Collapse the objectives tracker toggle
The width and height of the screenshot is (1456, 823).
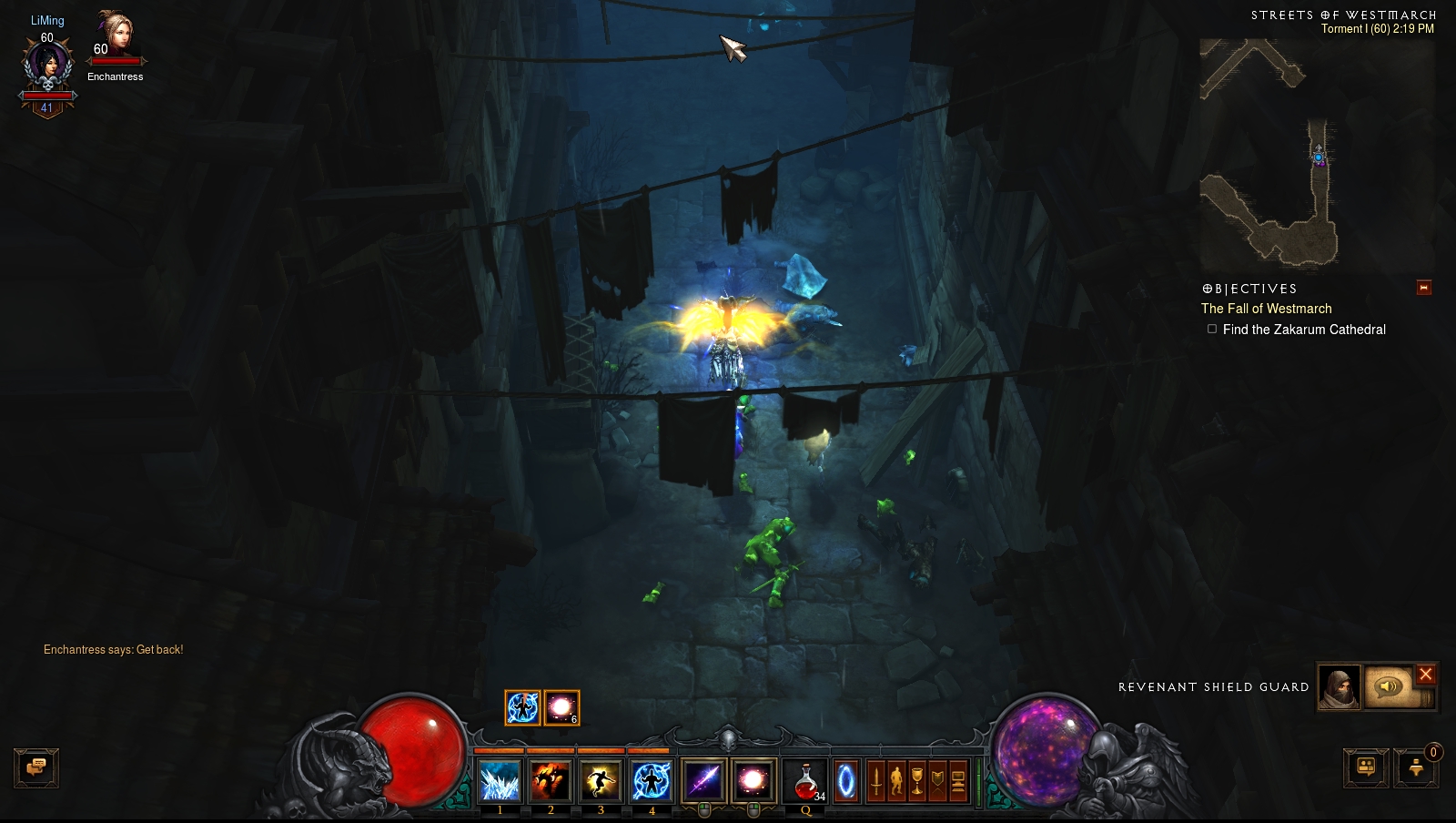pyautogui.click(x=1424, y=288)
